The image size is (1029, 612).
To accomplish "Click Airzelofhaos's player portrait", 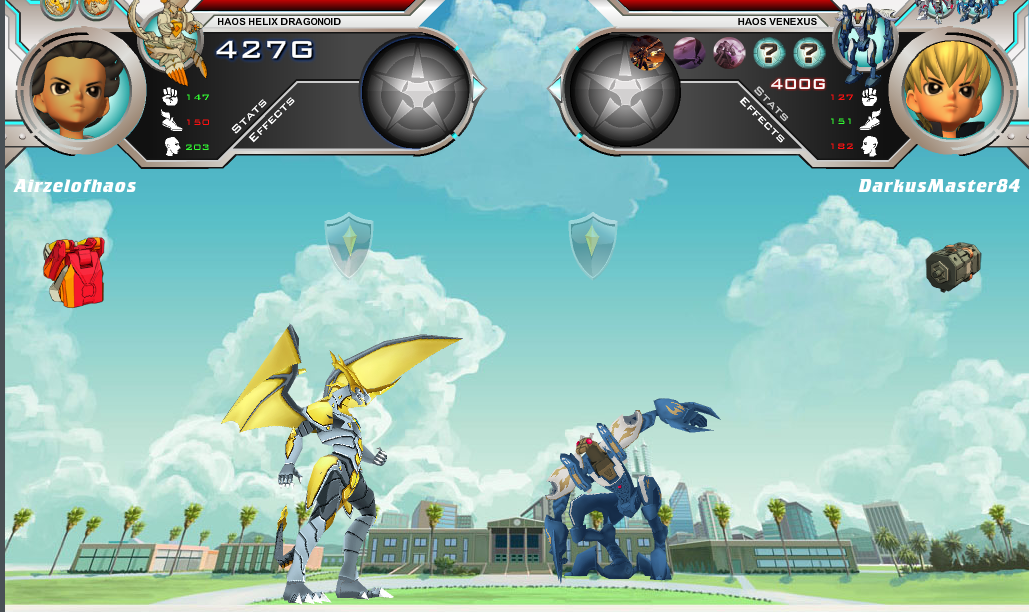I will (x=75, y=90).
